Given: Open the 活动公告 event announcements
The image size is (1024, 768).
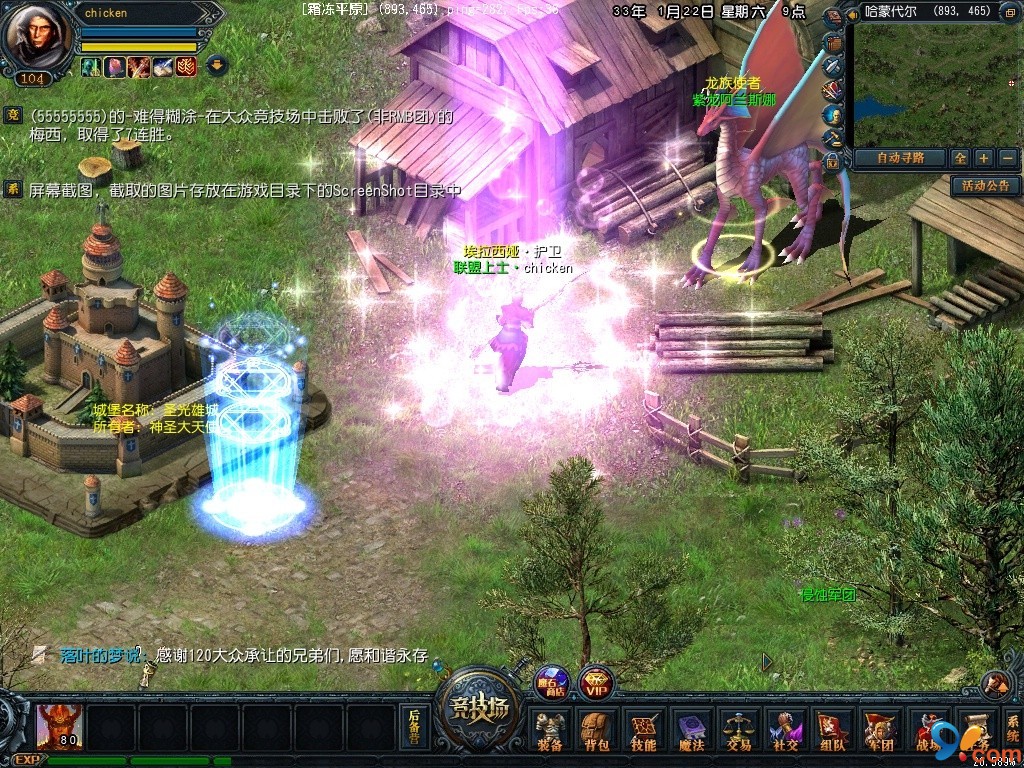Looking at the screenshot, I should pos(986,185).
